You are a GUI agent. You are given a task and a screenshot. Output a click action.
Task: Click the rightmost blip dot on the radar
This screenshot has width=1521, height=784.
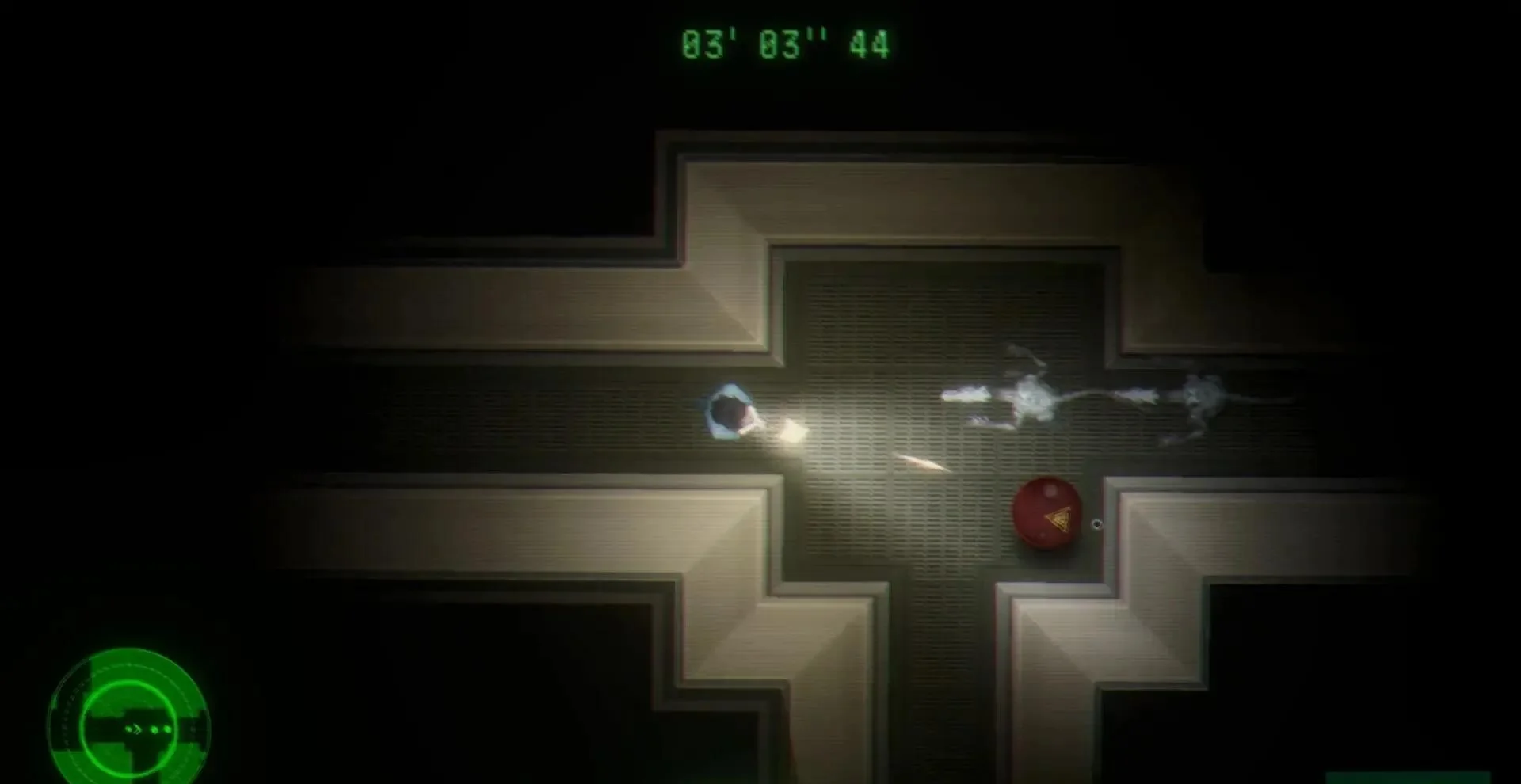[x=166, y=728]
